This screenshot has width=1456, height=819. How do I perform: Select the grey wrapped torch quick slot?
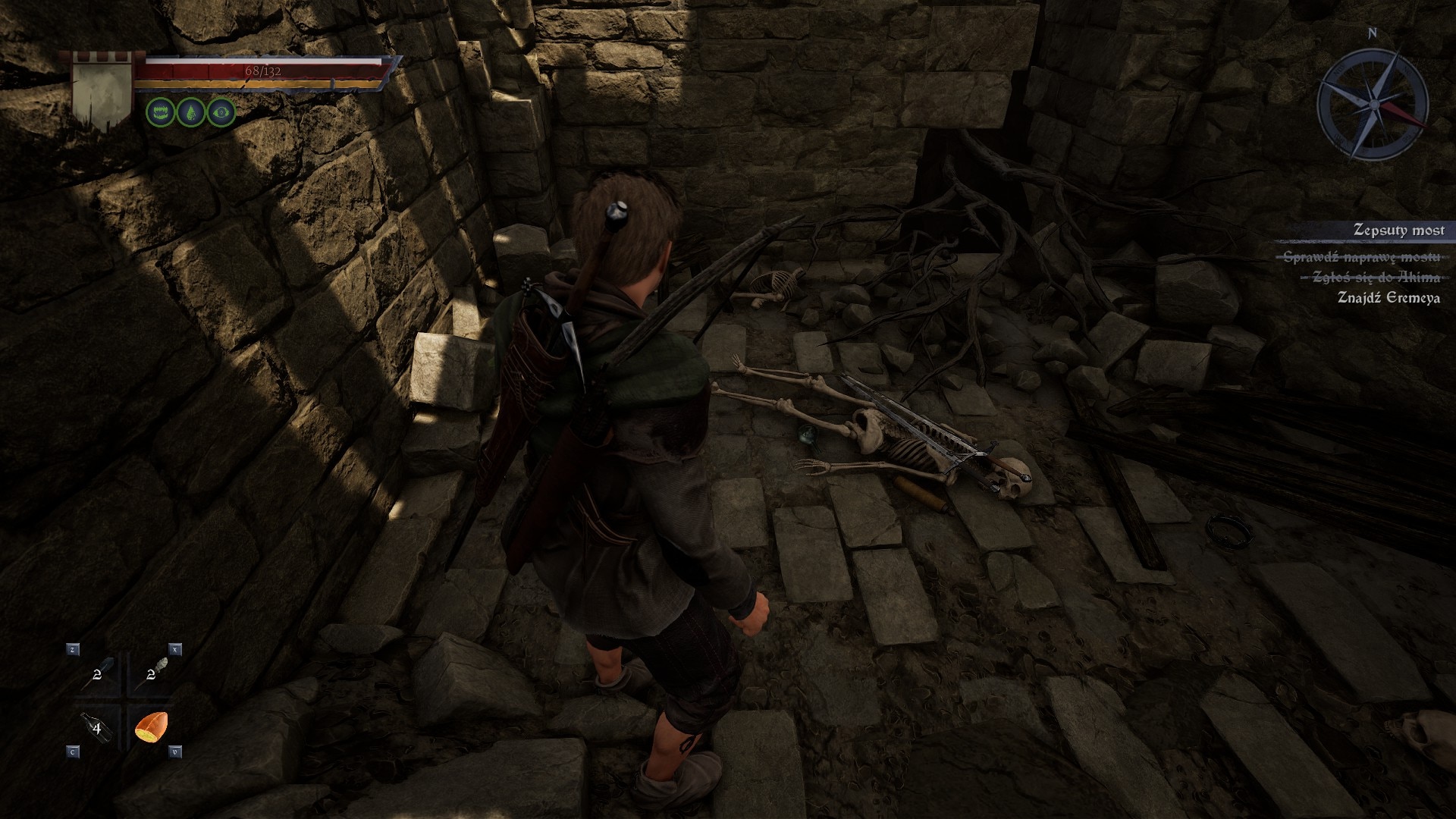coord(152,673)
